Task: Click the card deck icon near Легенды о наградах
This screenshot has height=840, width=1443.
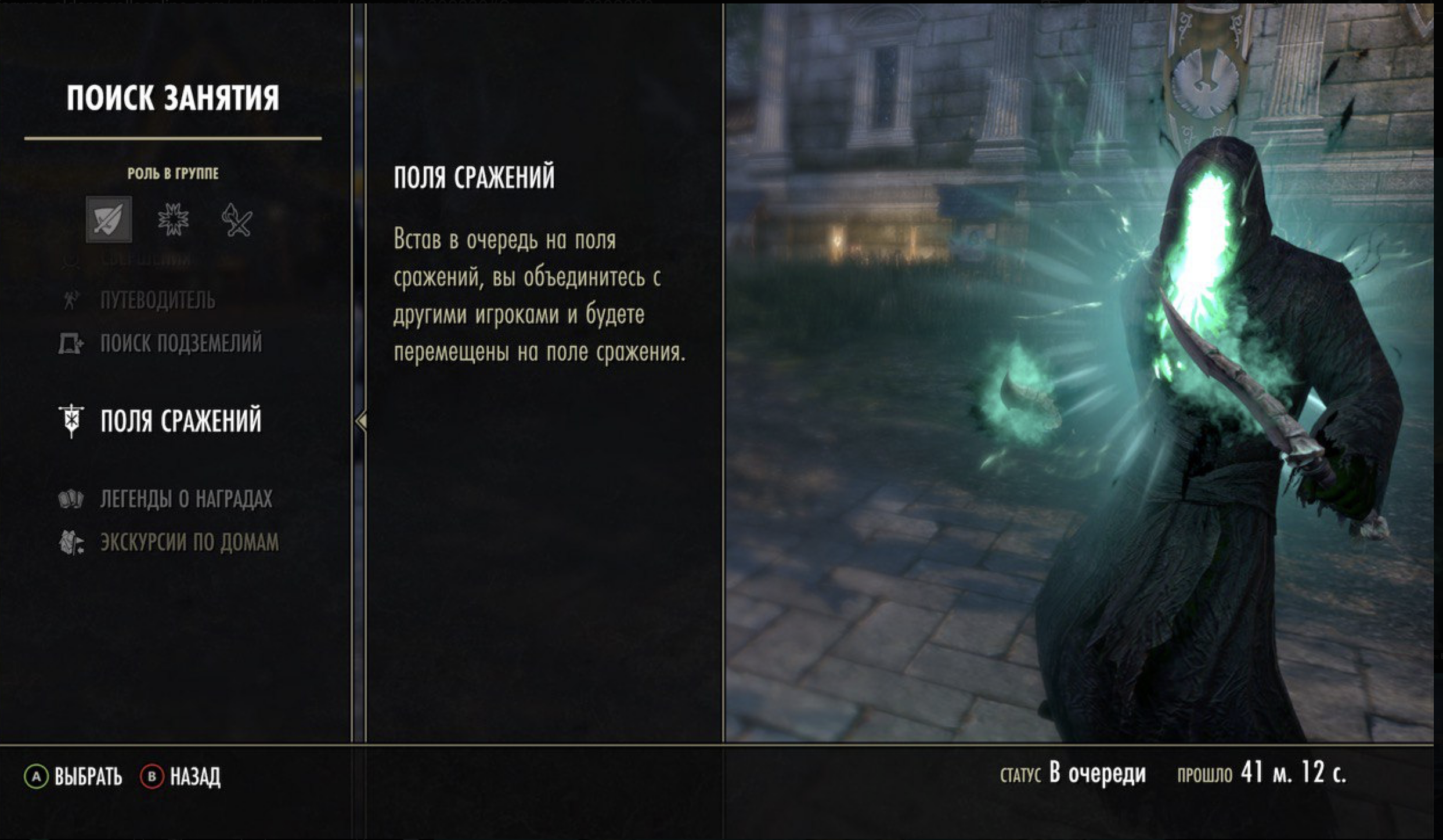Action: pos(72,498)
